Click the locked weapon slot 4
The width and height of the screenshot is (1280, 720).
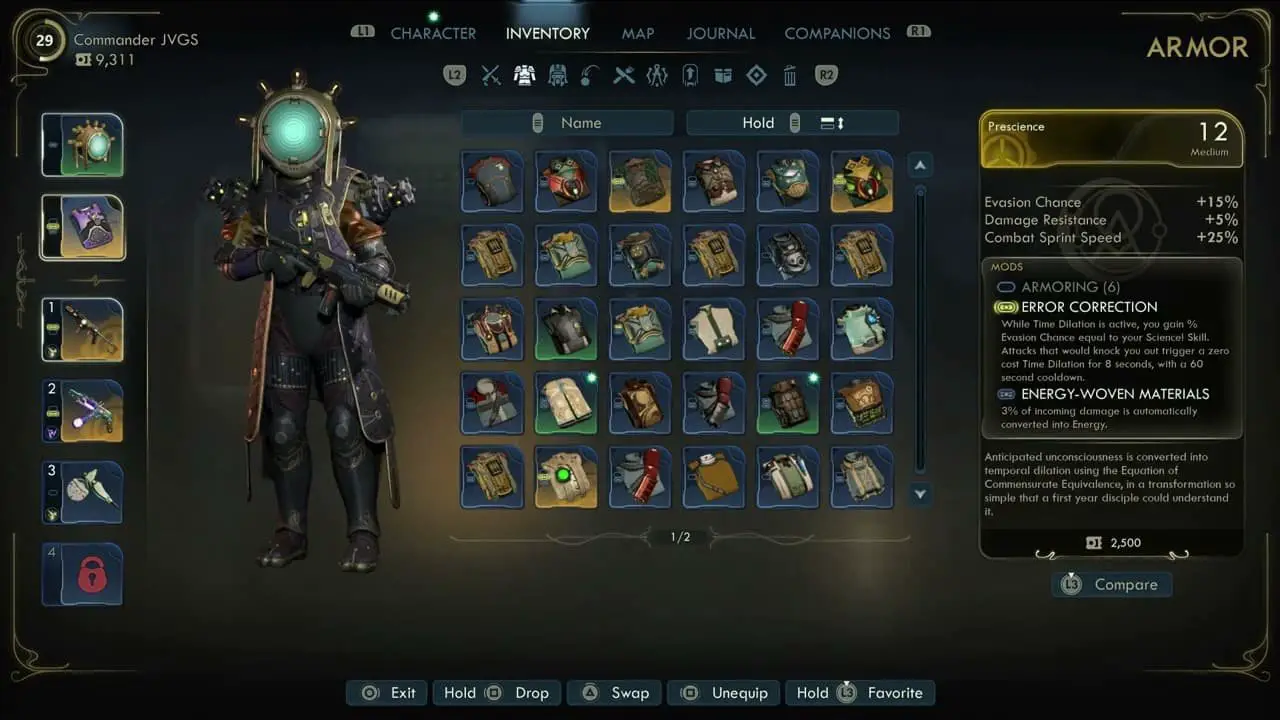pos(82,573)
